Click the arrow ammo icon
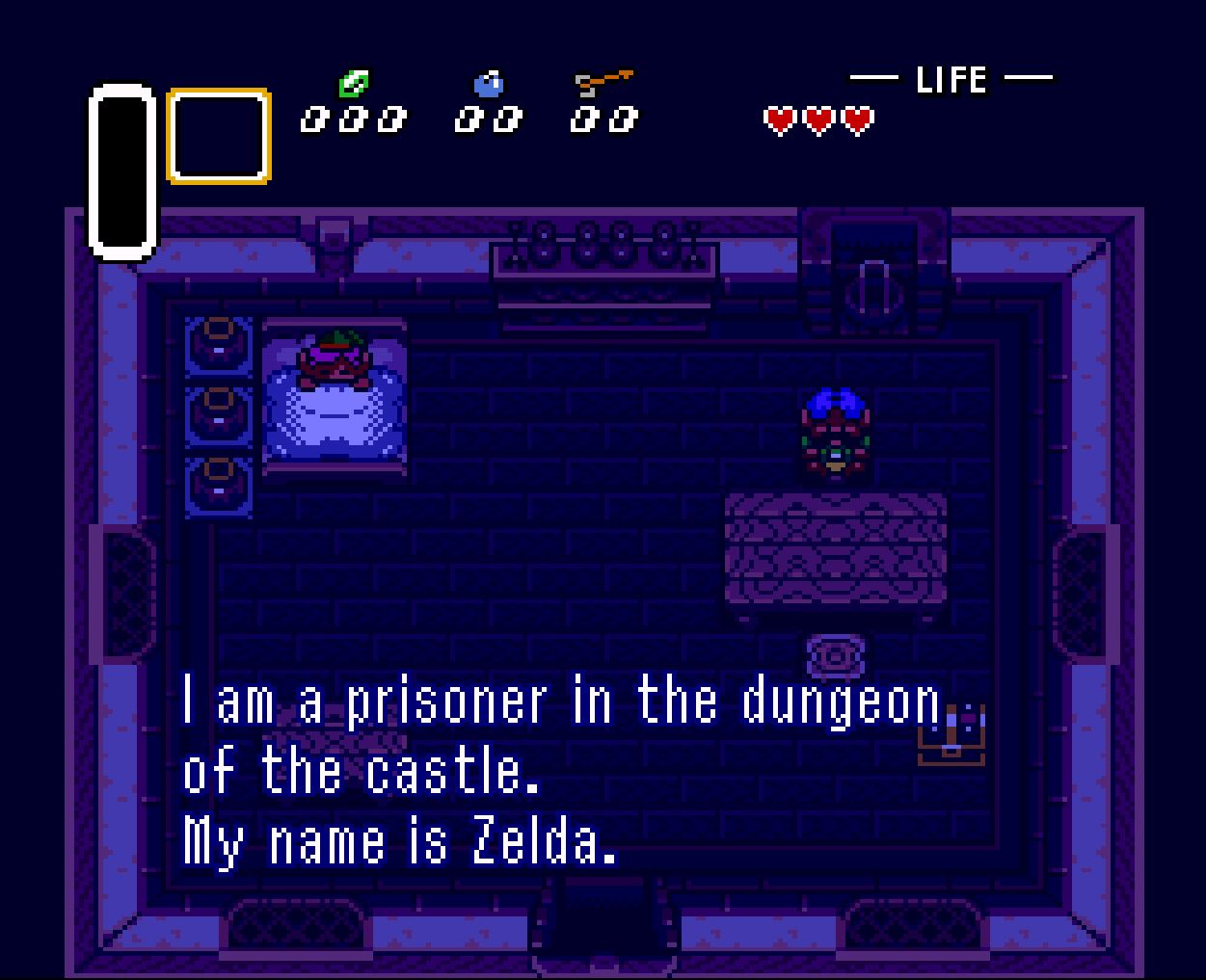1206x980 pixels. [x=603, y=84]
